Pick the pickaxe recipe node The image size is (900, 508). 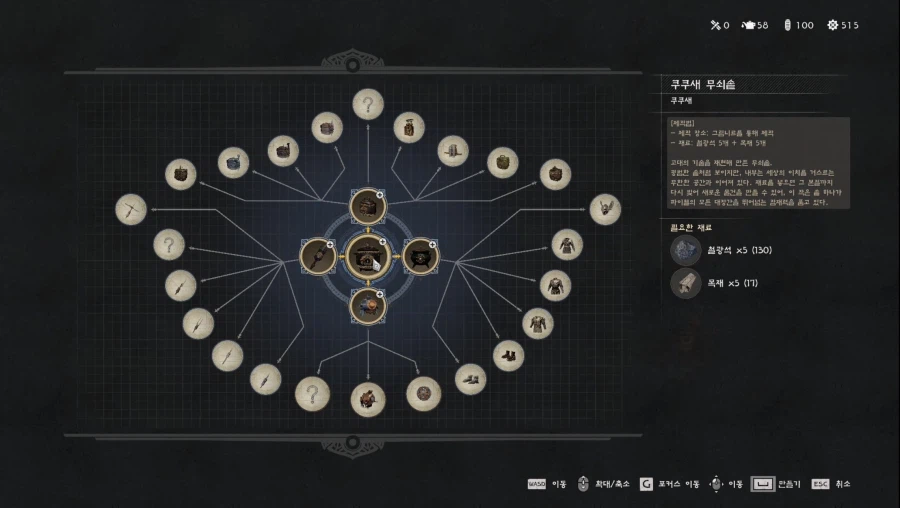[131, 209]
